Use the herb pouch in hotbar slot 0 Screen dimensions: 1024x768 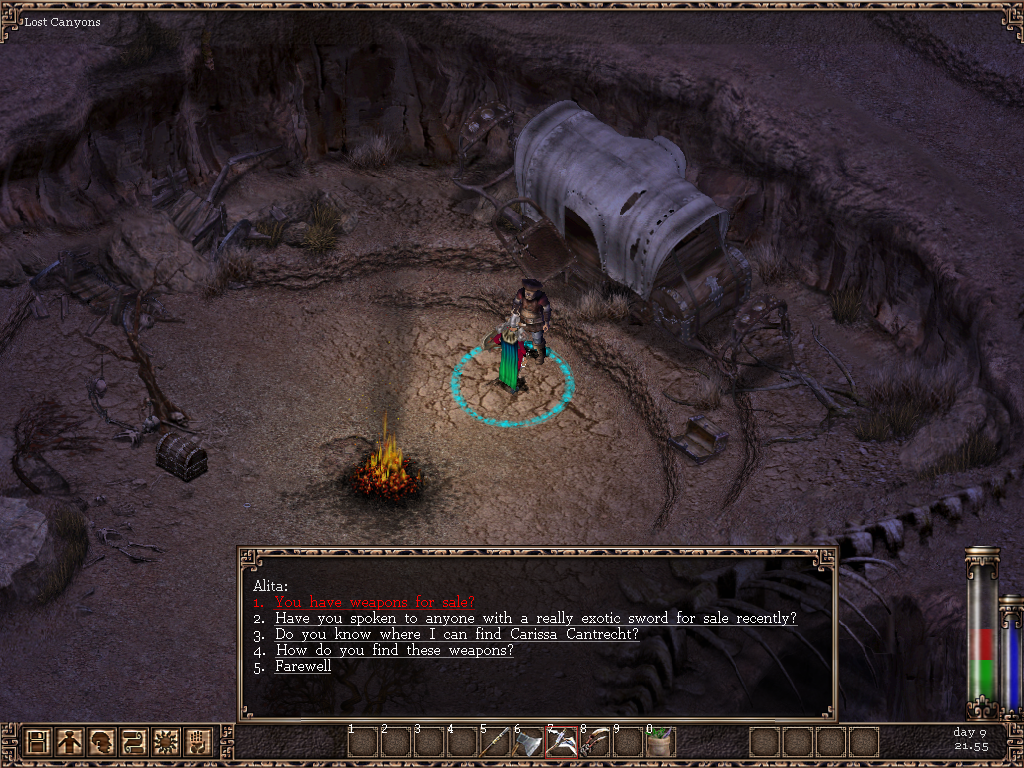660,742
